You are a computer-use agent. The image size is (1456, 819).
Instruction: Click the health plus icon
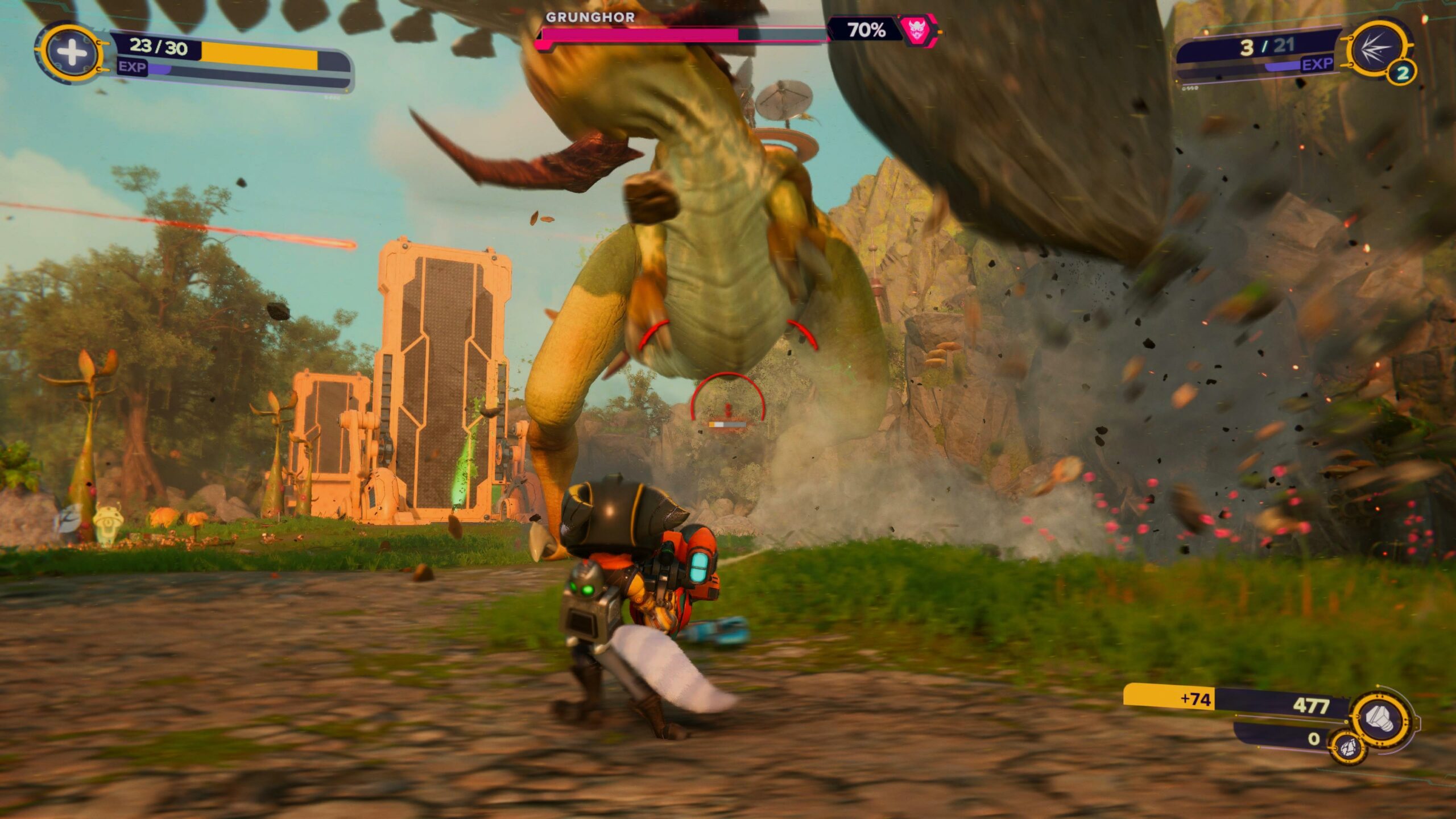coord(71,53)
